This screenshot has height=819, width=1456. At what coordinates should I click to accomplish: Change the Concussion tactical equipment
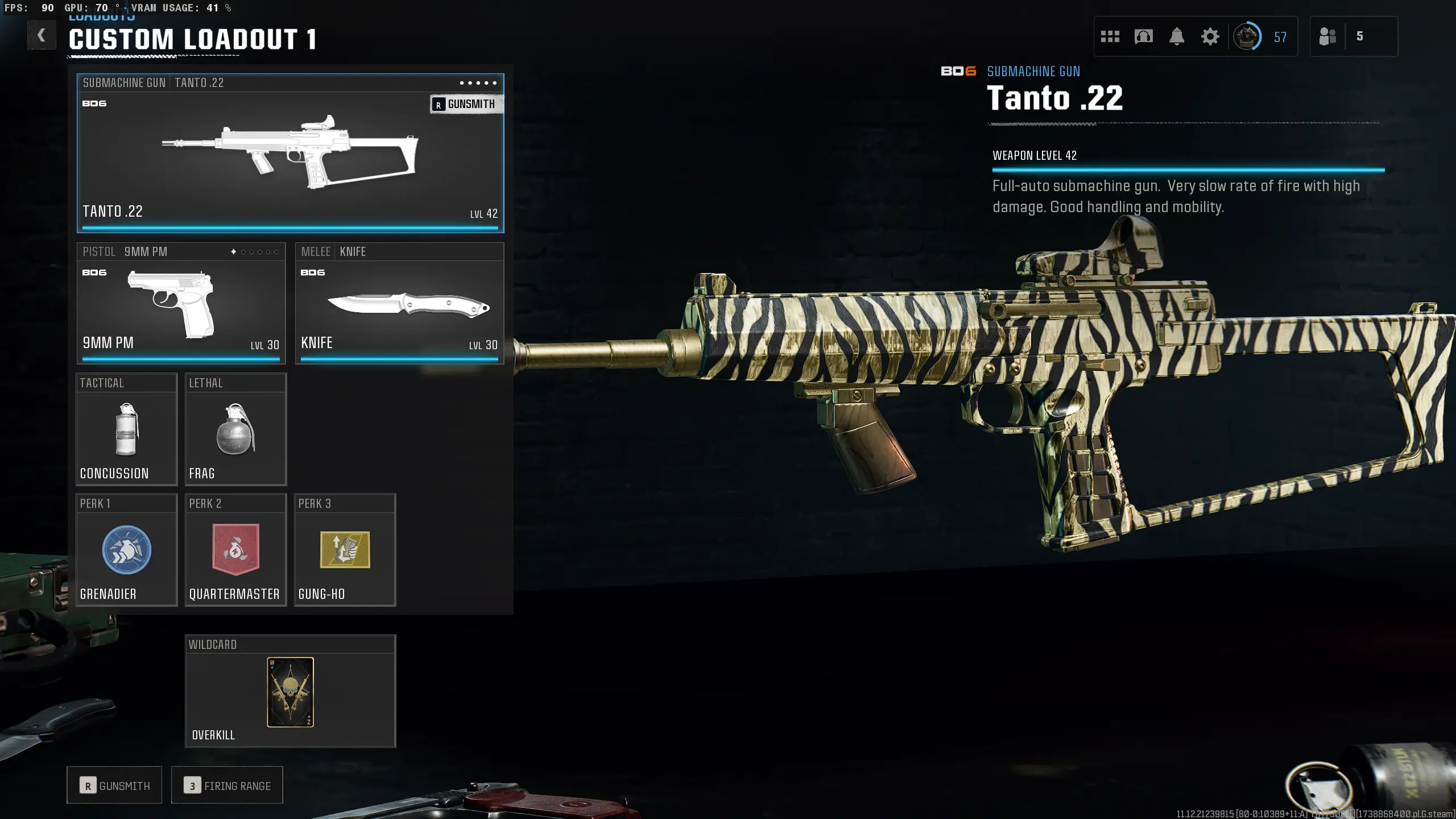(127, 430)
